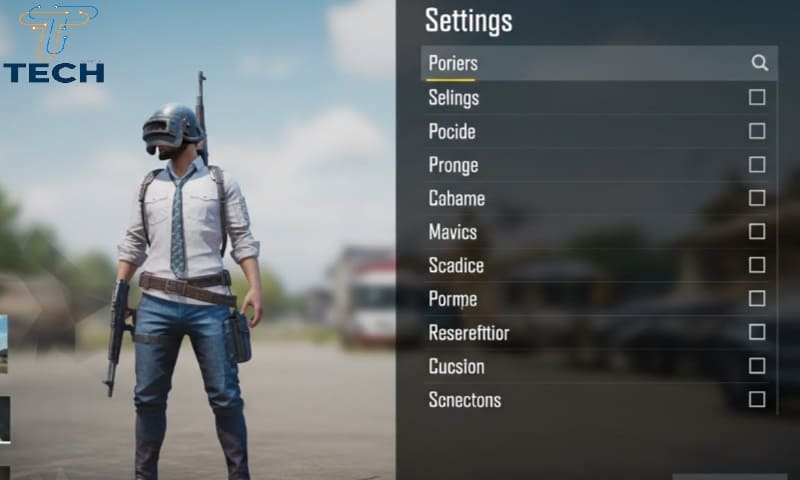Check the Cahame option box

click(757, 198)
